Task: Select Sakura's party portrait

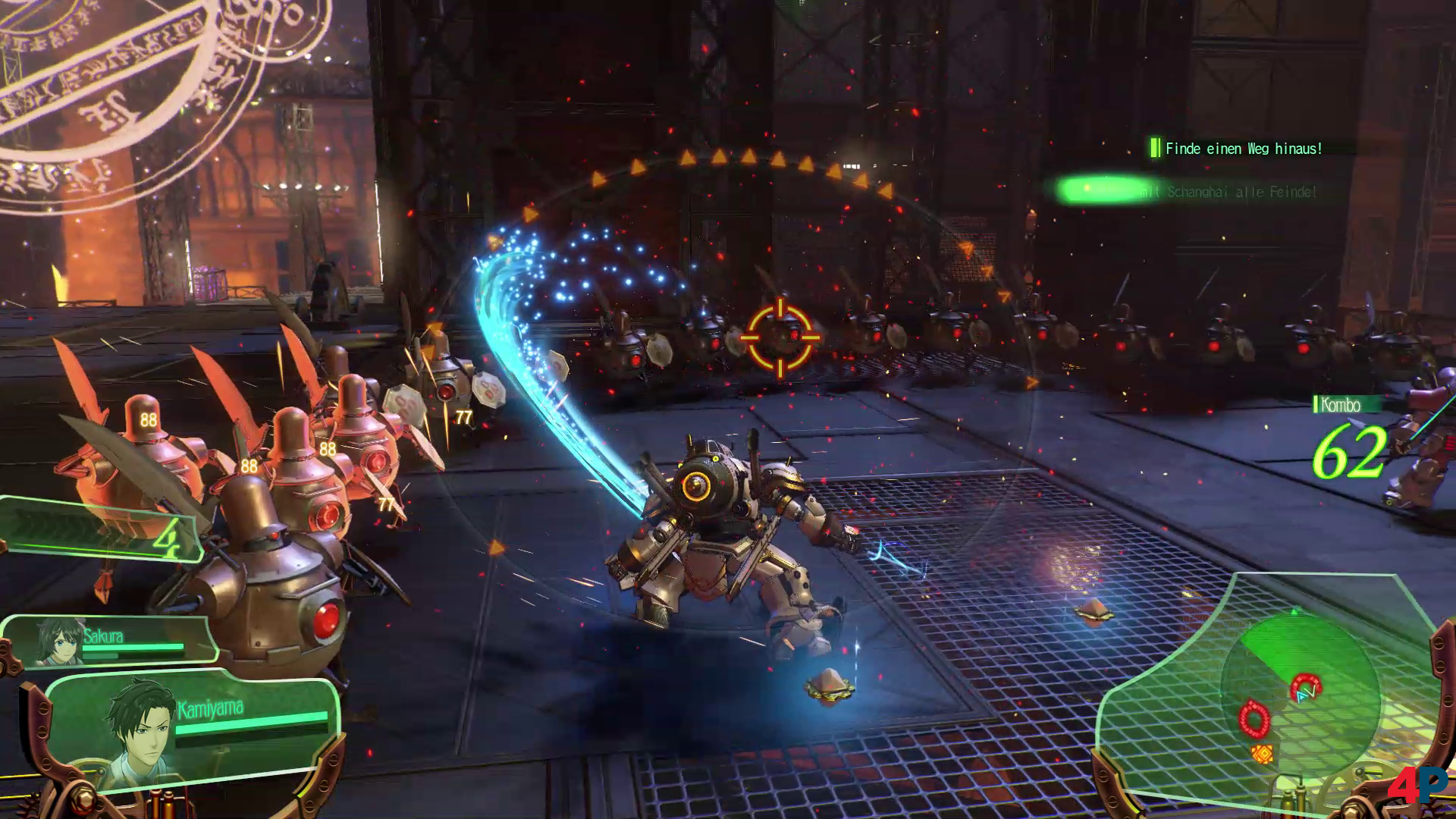Action: click(59, 641)
